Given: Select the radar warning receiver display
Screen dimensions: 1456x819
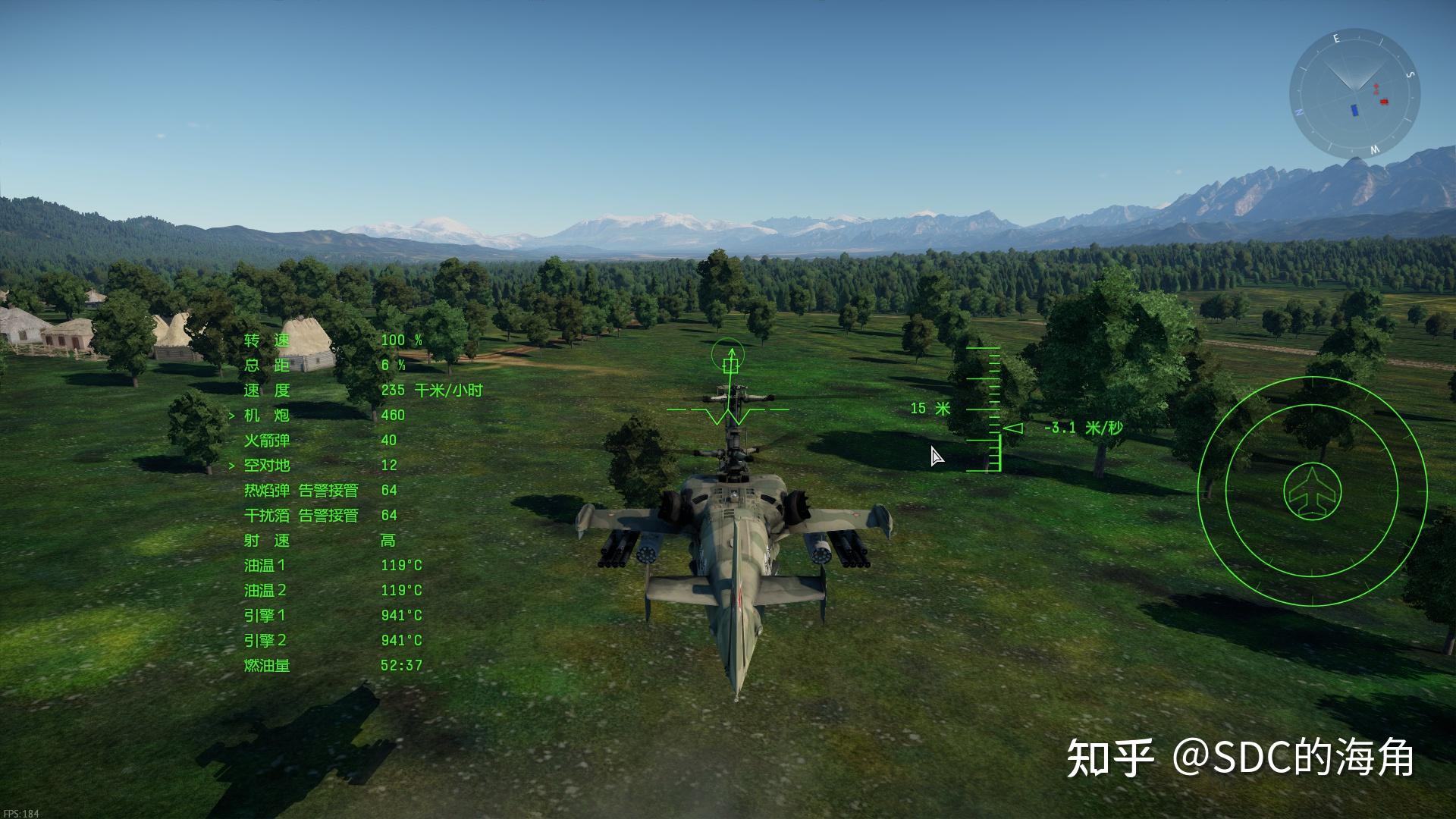Looking at the screenshot, I should coord(1312,491).
